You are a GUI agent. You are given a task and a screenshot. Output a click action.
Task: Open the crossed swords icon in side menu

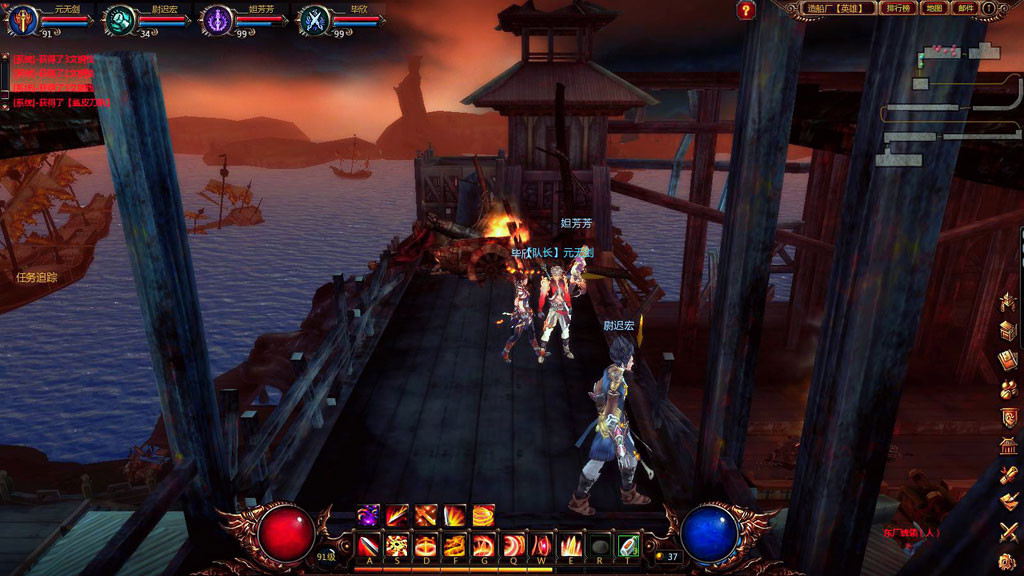pyautogui.click(x=1009, y=531)
